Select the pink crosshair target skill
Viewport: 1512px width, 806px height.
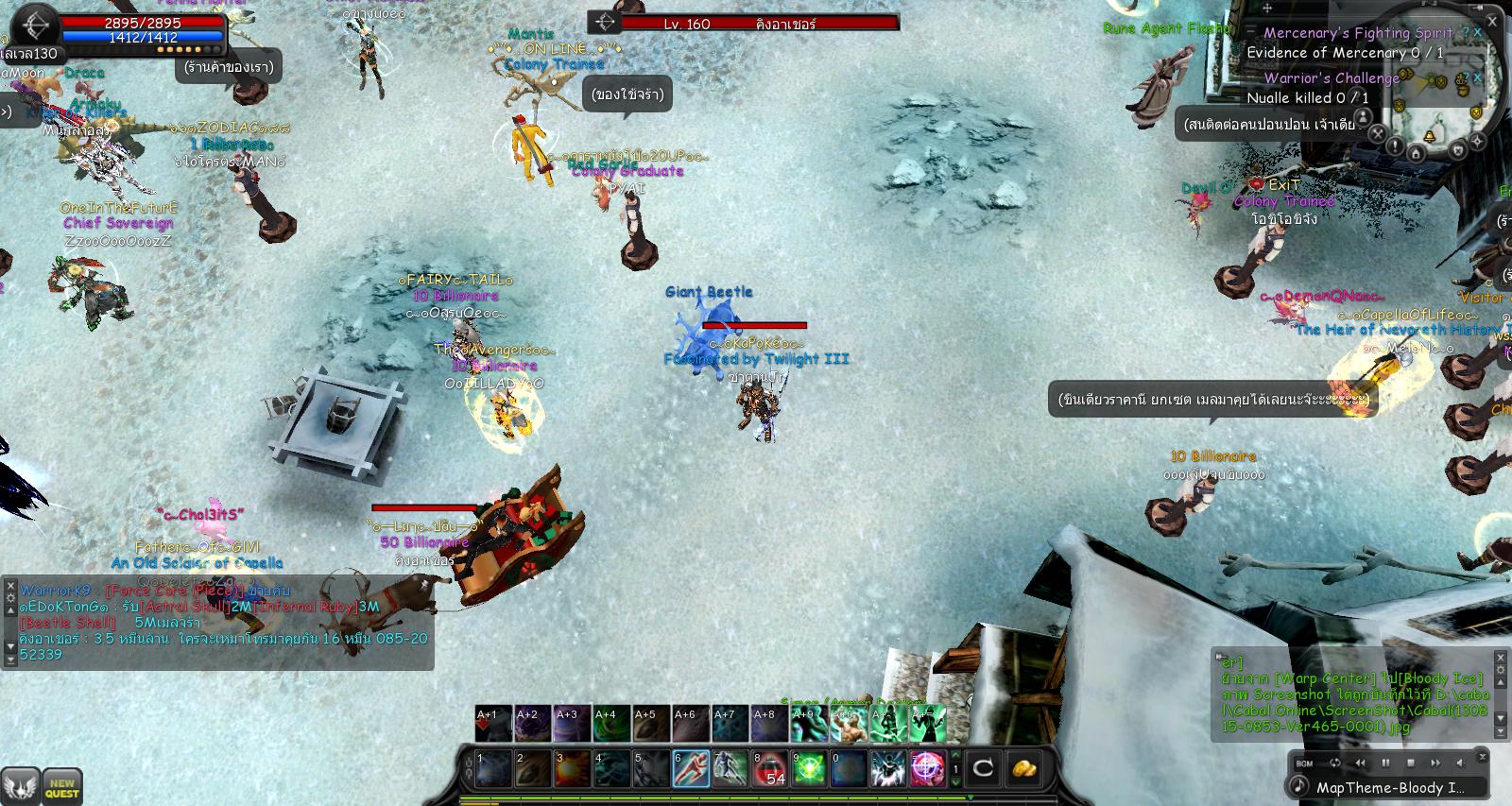point(926,768)
